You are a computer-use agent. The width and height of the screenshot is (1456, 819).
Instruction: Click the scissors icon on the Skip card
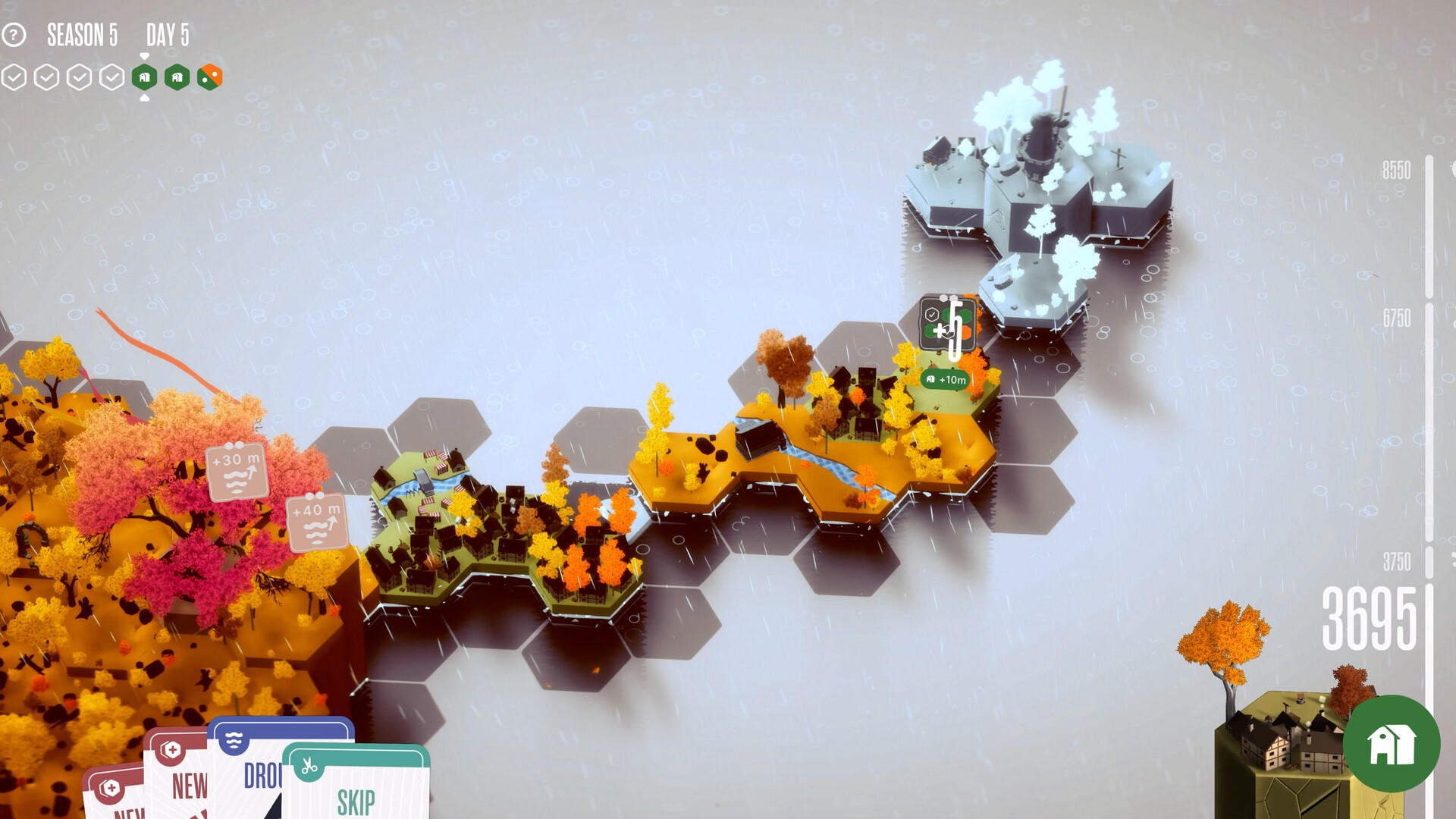(x=311, y=767)
